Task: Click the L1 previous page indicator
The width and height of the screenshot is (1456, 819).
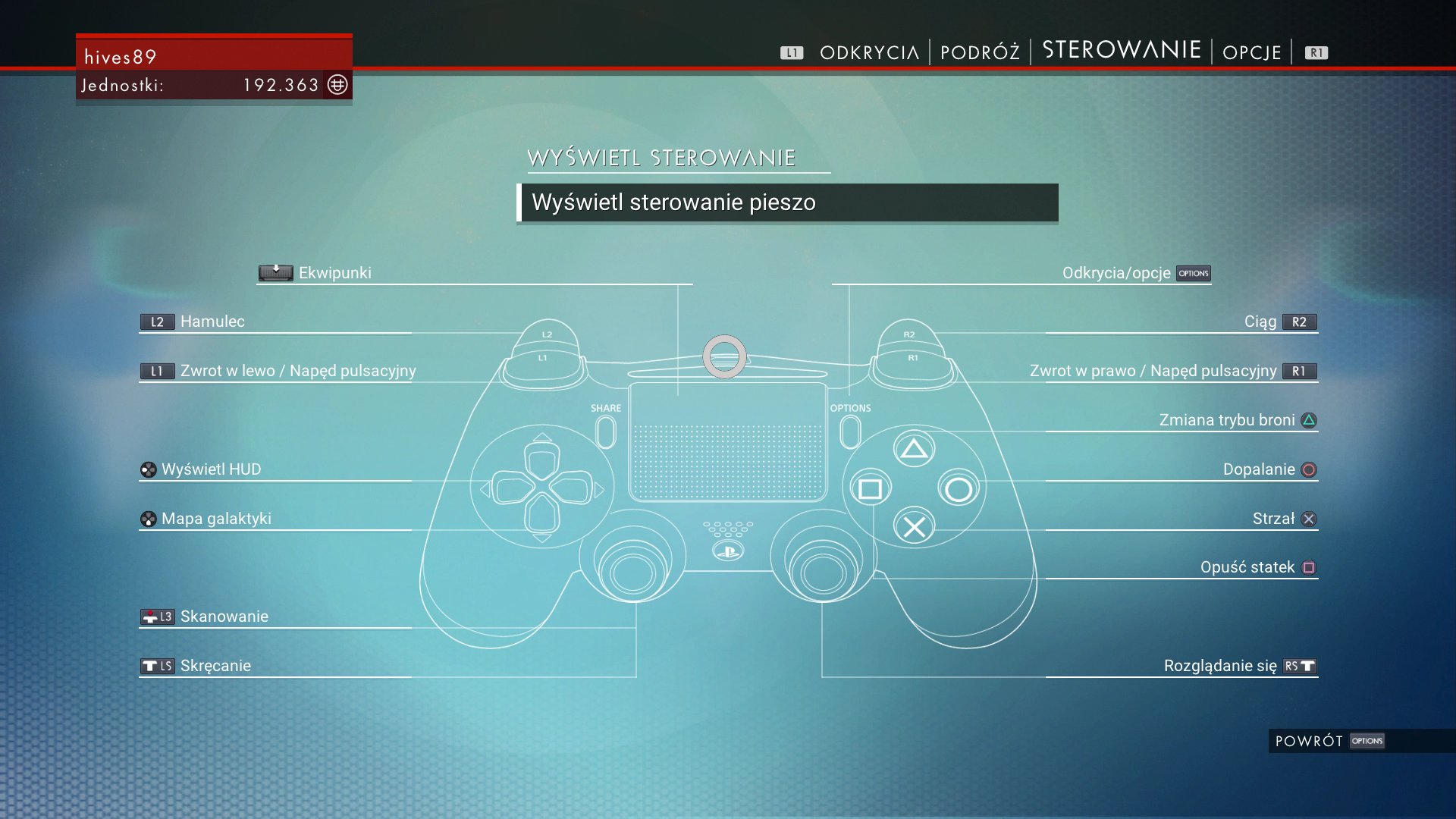Action: click(791, 52)
